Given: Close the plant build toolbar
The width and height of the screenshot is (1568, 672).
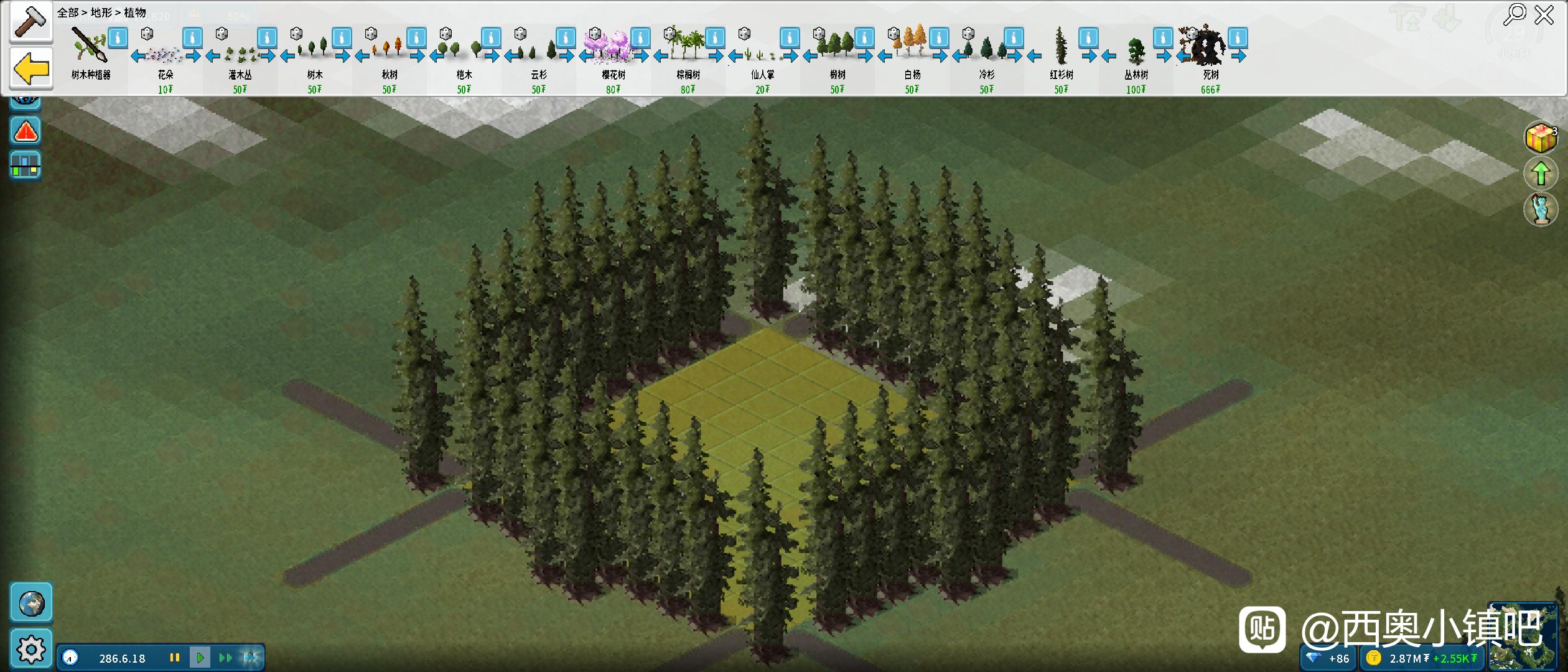Looking at the screenshot, I should [x=1544, y=14].
